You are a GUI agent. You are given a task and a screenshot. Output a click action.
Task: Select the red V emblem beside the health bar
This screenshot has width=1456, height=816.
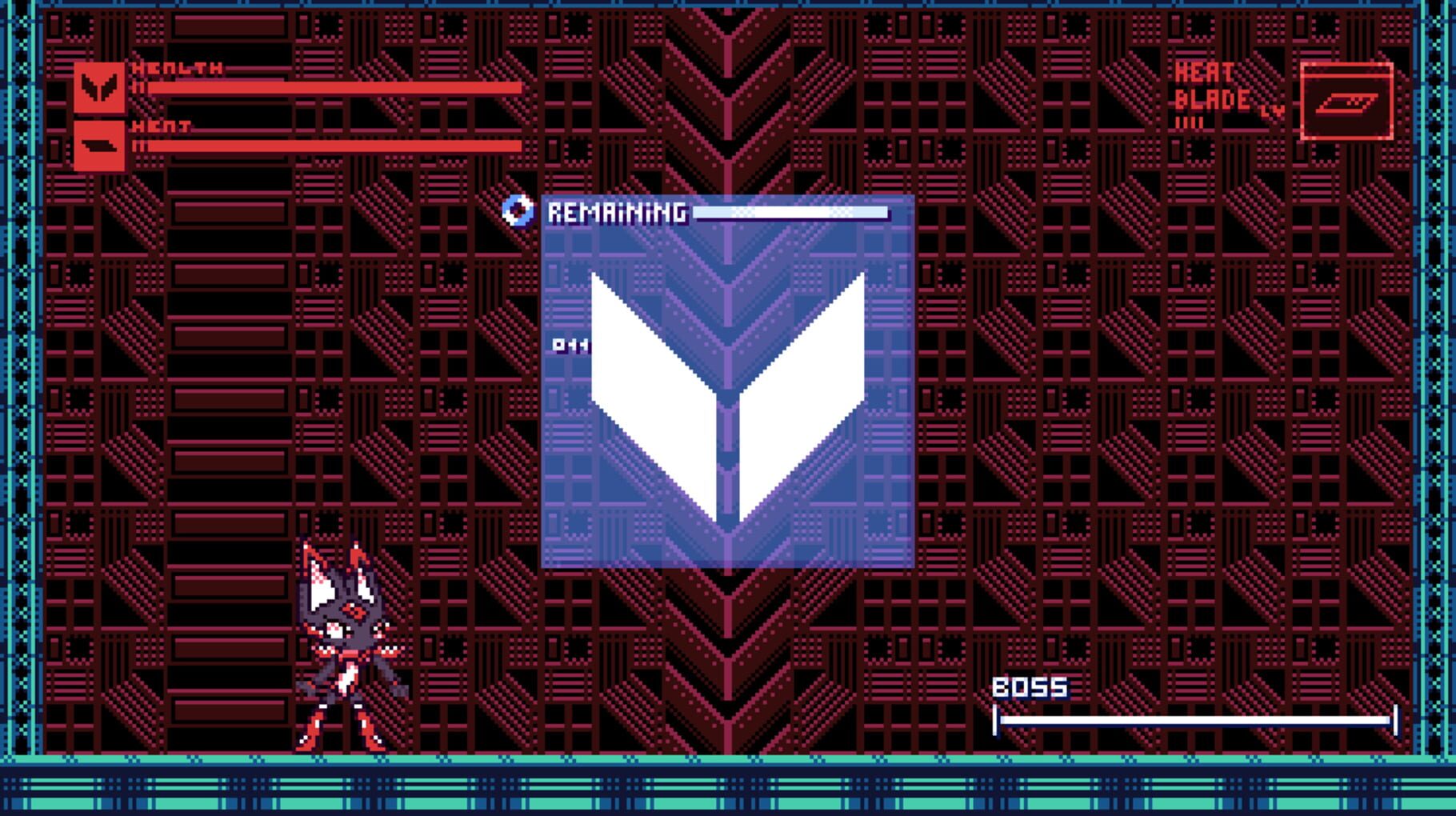tap(99, 86)
